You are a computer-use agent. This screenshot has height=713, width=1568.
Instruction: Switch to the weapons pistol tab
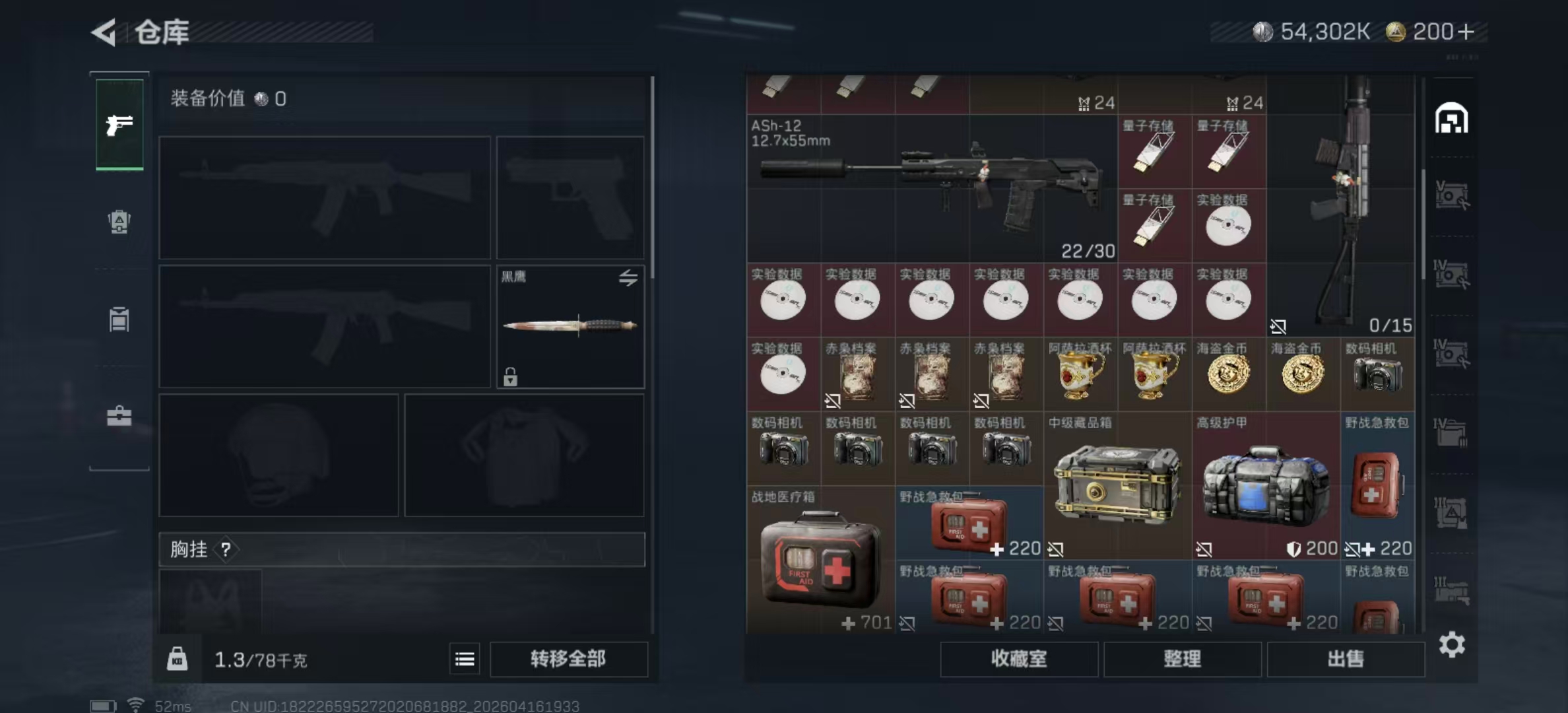point(119,124)
